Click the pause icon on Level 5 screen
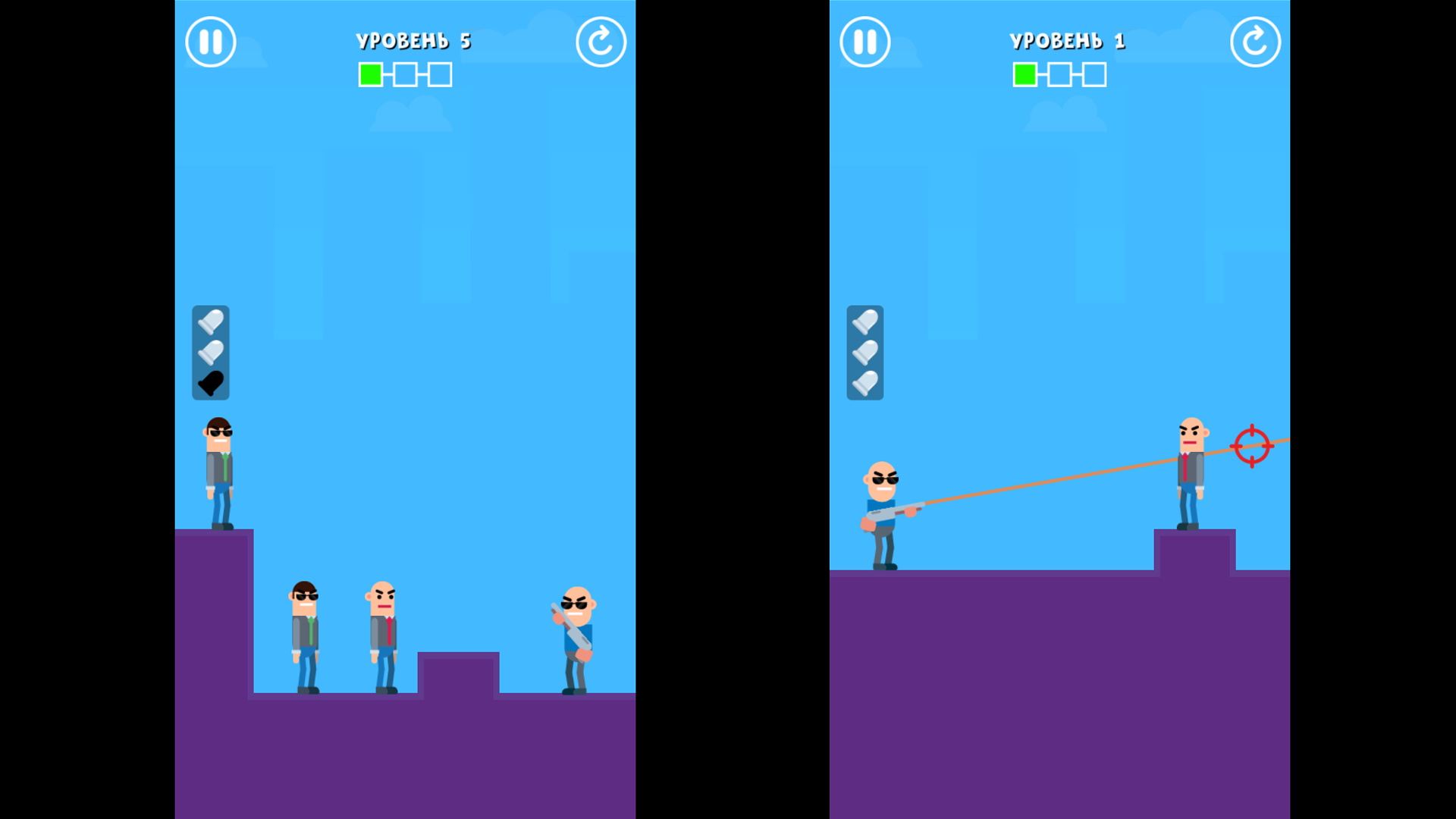The image size is (1456, 819). [x=210, y=42]
